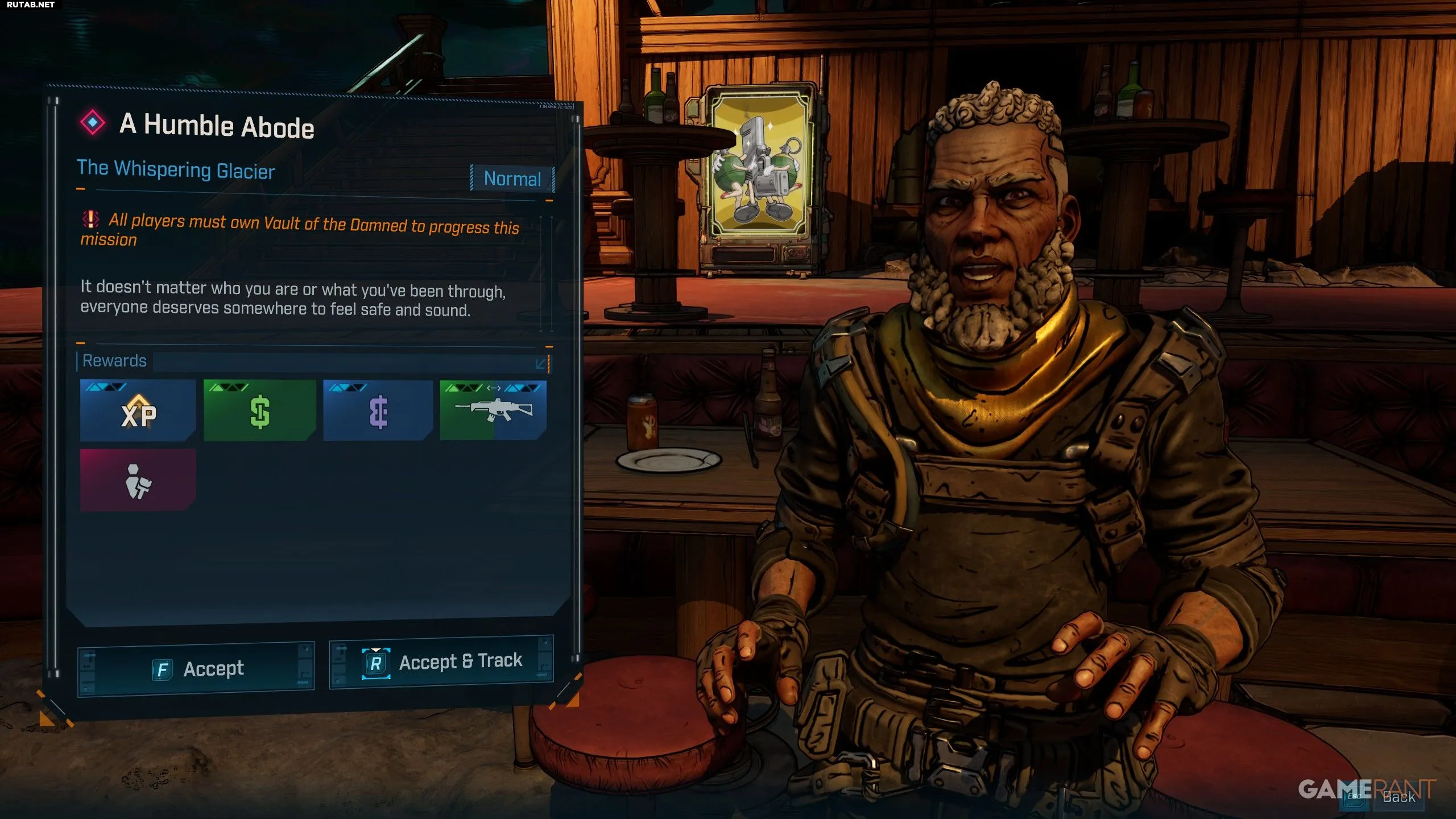Select the green cash reward tile
This screenshot has width=1456, height=819.
260,411
